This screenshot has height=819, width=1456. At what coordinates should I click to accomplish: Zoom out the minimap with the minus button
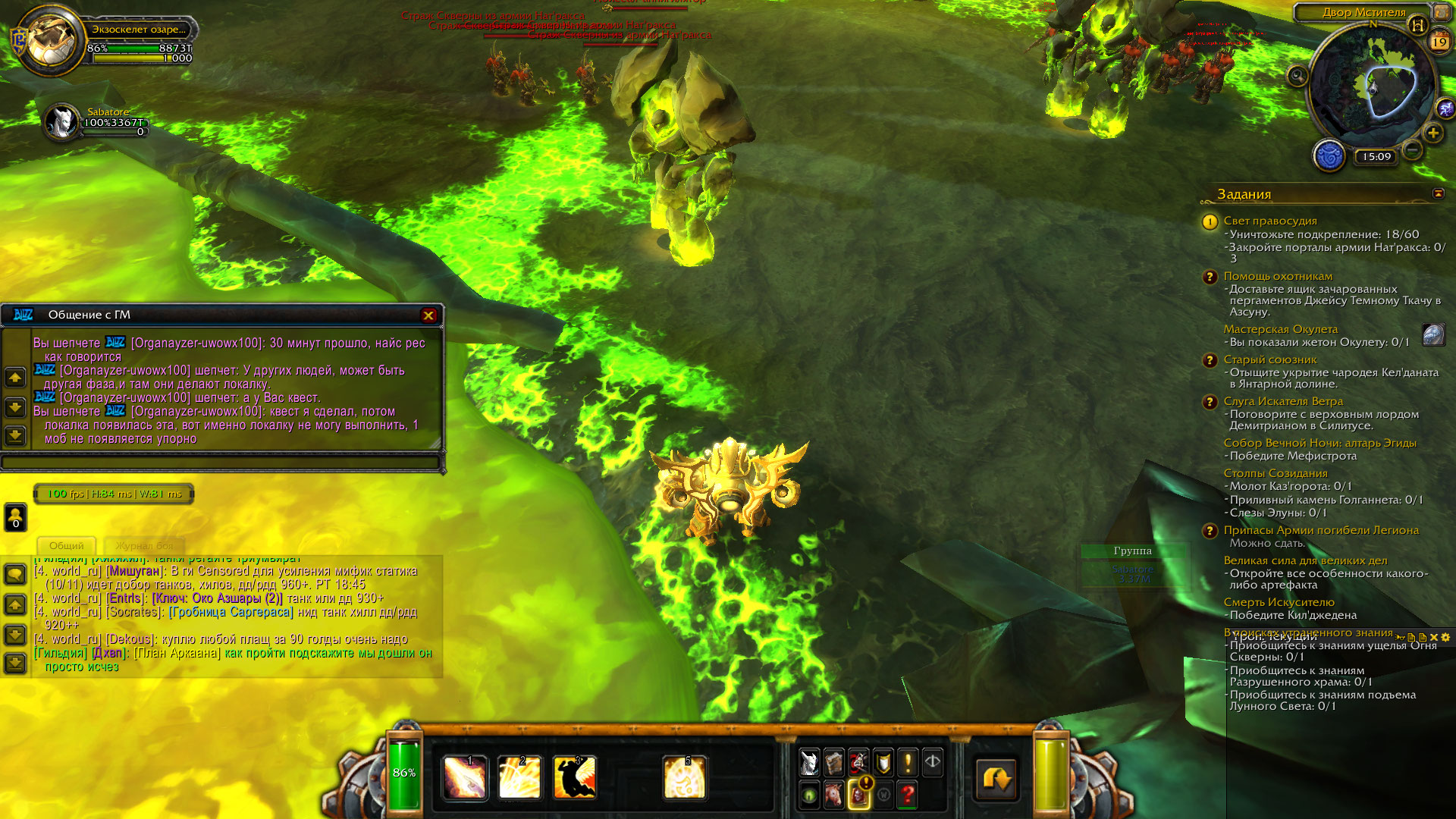pyautogui.click(x=1412, y=150)
